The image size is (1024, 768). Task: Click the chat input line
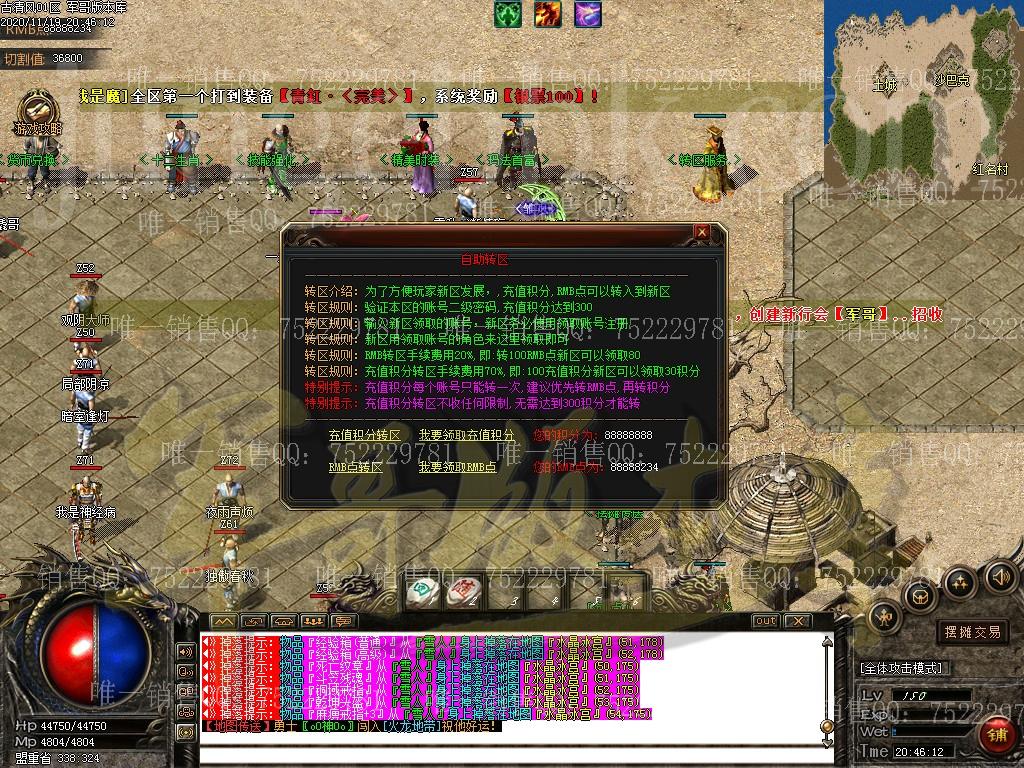[500, 741]
